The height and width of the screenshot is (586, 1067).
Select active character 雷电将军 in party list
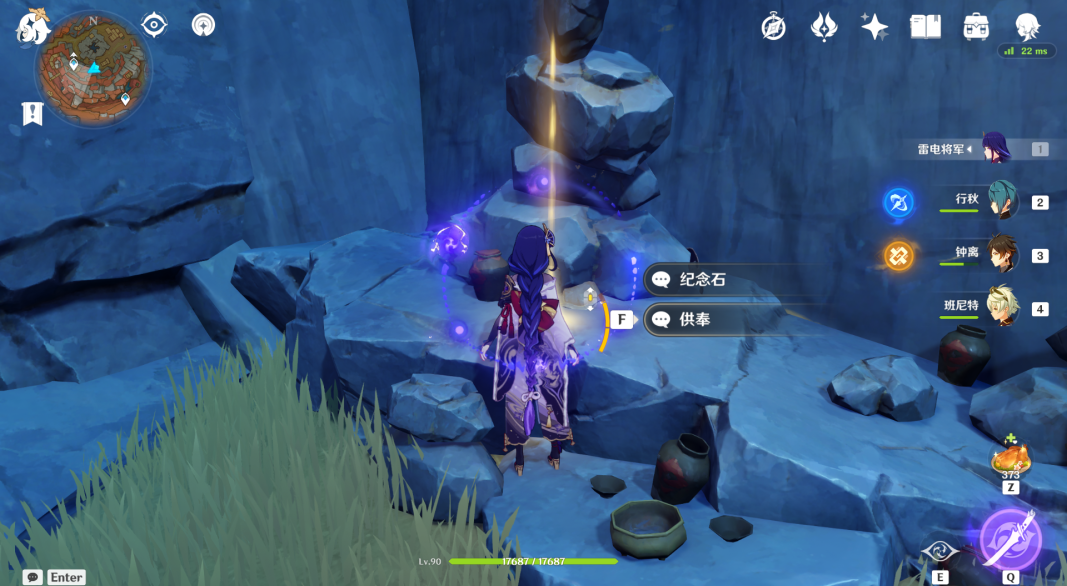pos(995,149)
